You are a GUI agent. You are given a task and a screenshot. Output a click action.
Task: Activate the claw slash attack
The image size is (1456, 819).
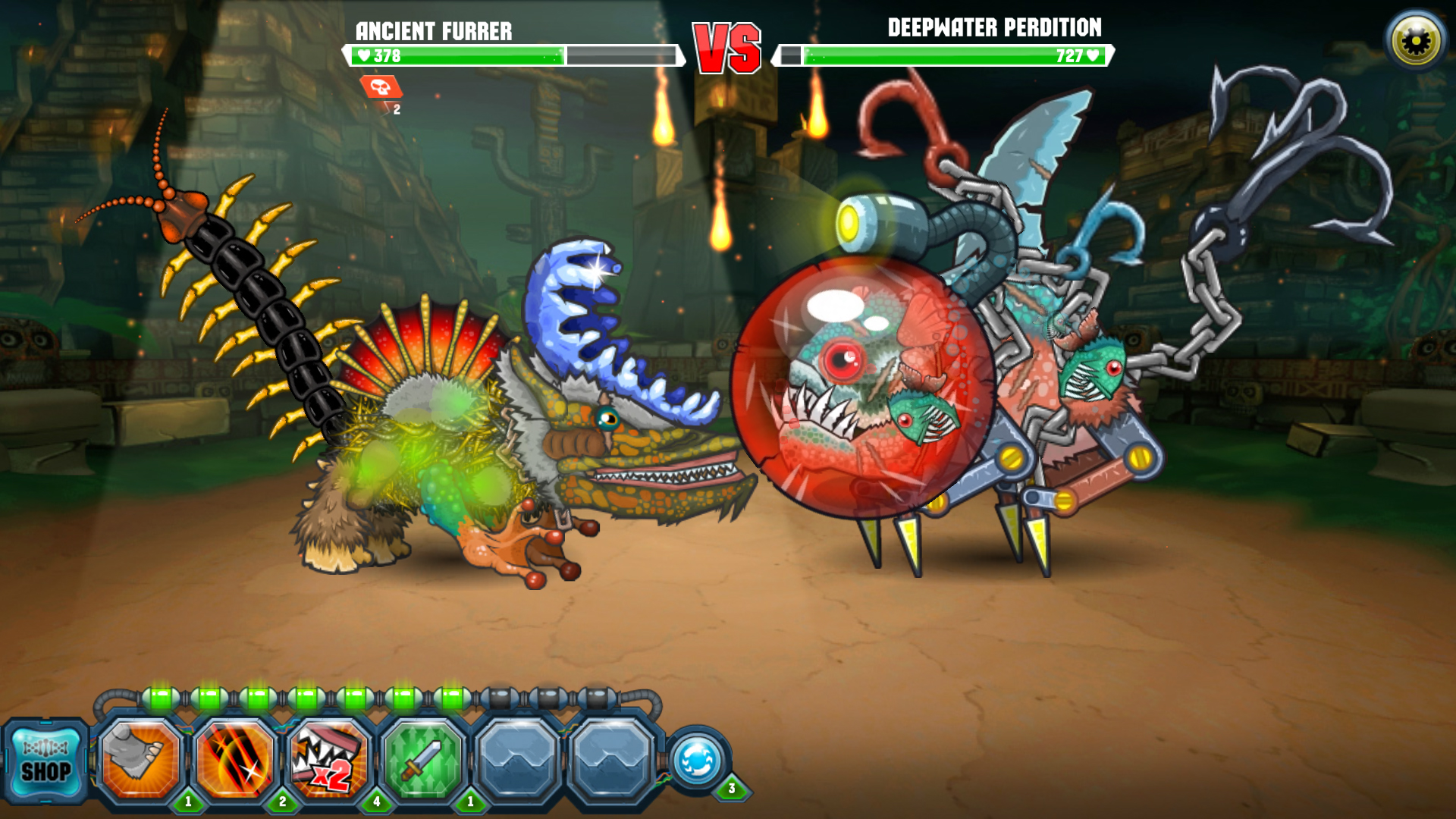(234, 760)
